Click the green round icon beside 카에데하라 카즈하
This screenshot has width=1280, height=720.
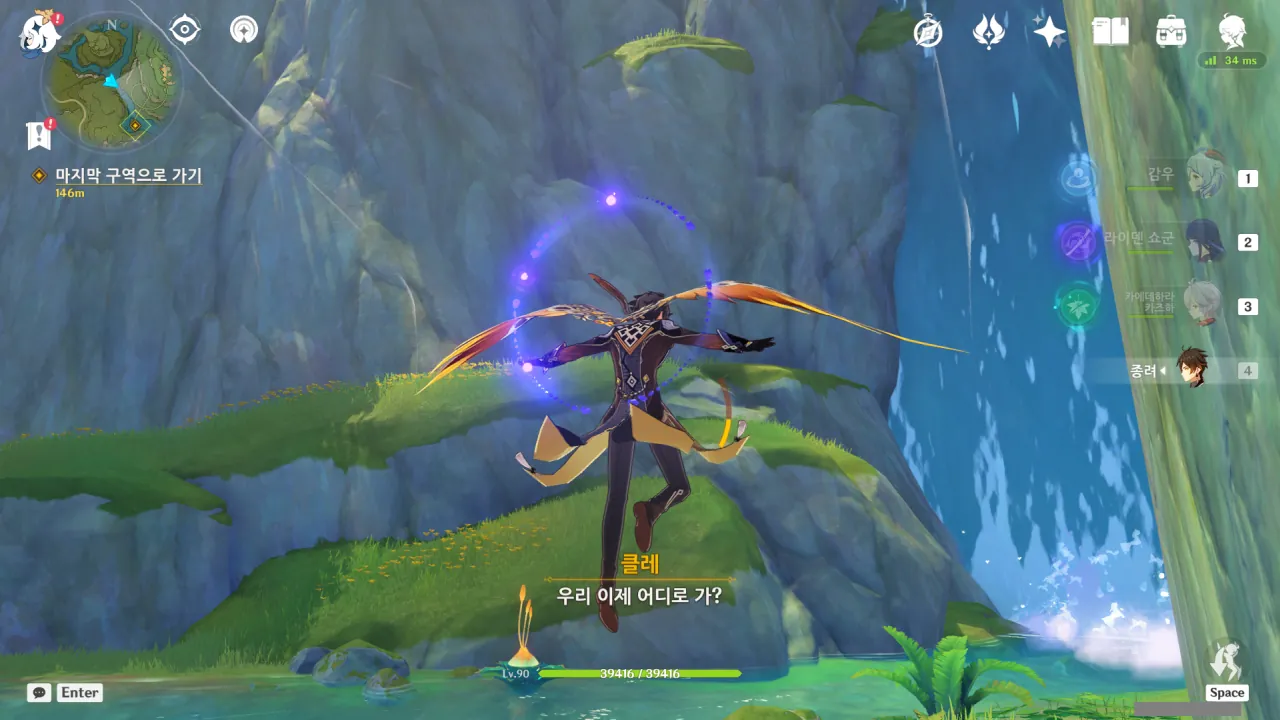[1077, 305]
